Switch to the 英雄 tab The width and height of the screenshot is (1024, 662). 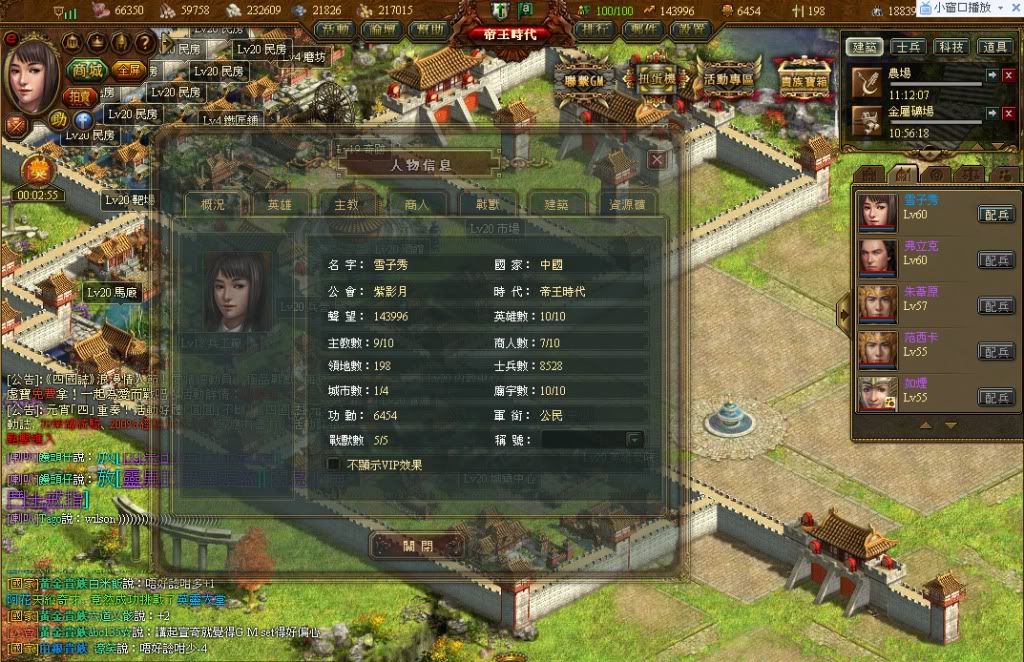(280, 204)
